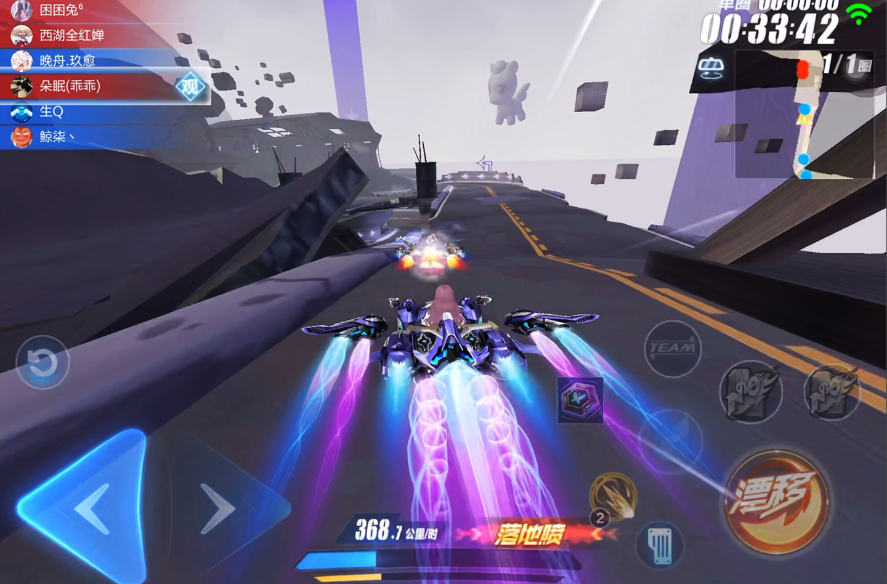
Task: Select player 困困兔 in the ranking list
Action: (x=60, y=10)
